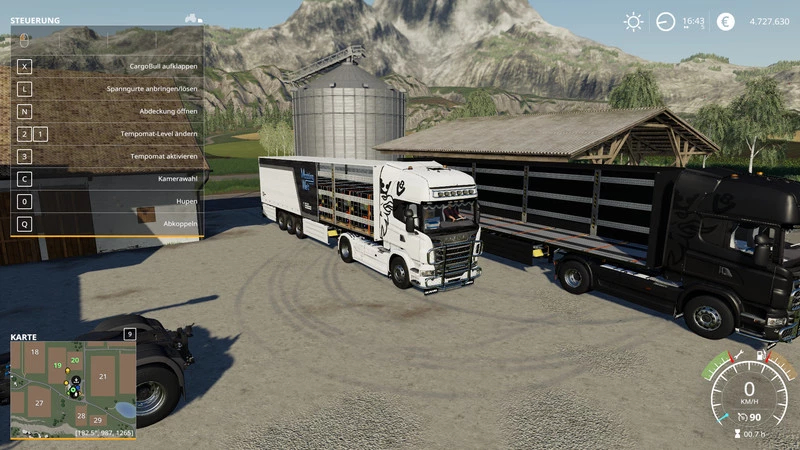
Task: Click the mouse icon in the Steuerung panel
Action: pos(24,39)
